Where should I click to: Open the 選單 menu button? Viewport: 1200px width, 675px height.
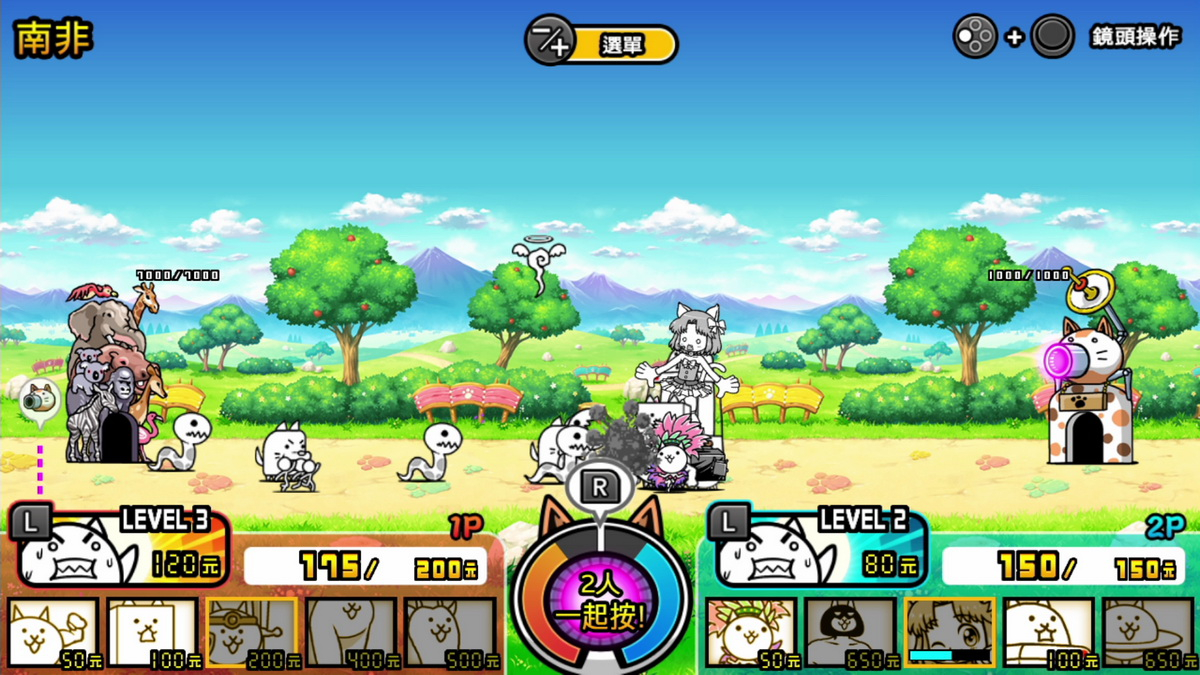click(x=602, y=44)
